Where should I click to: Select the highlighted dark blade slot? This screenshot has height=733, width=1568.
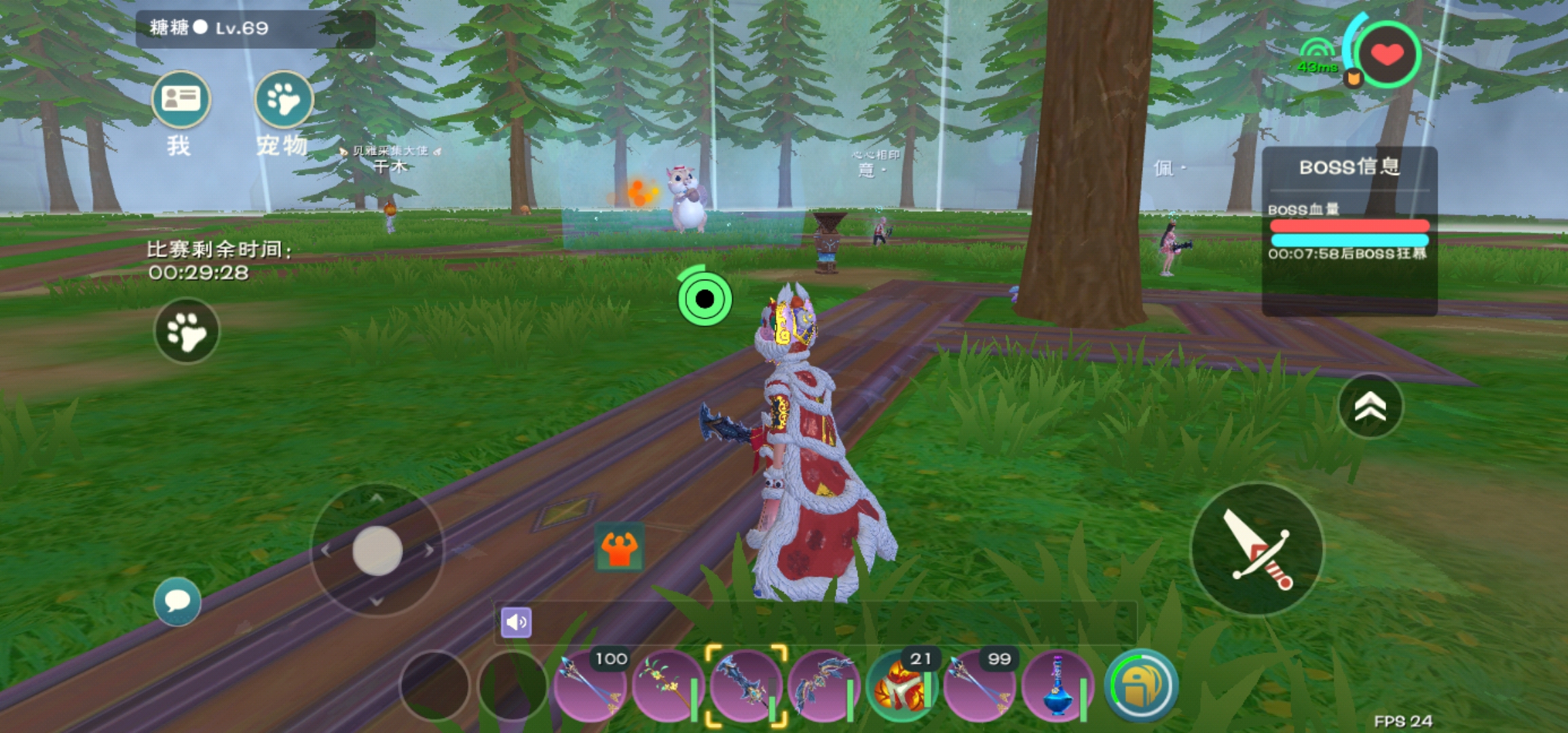pos(745,685)
